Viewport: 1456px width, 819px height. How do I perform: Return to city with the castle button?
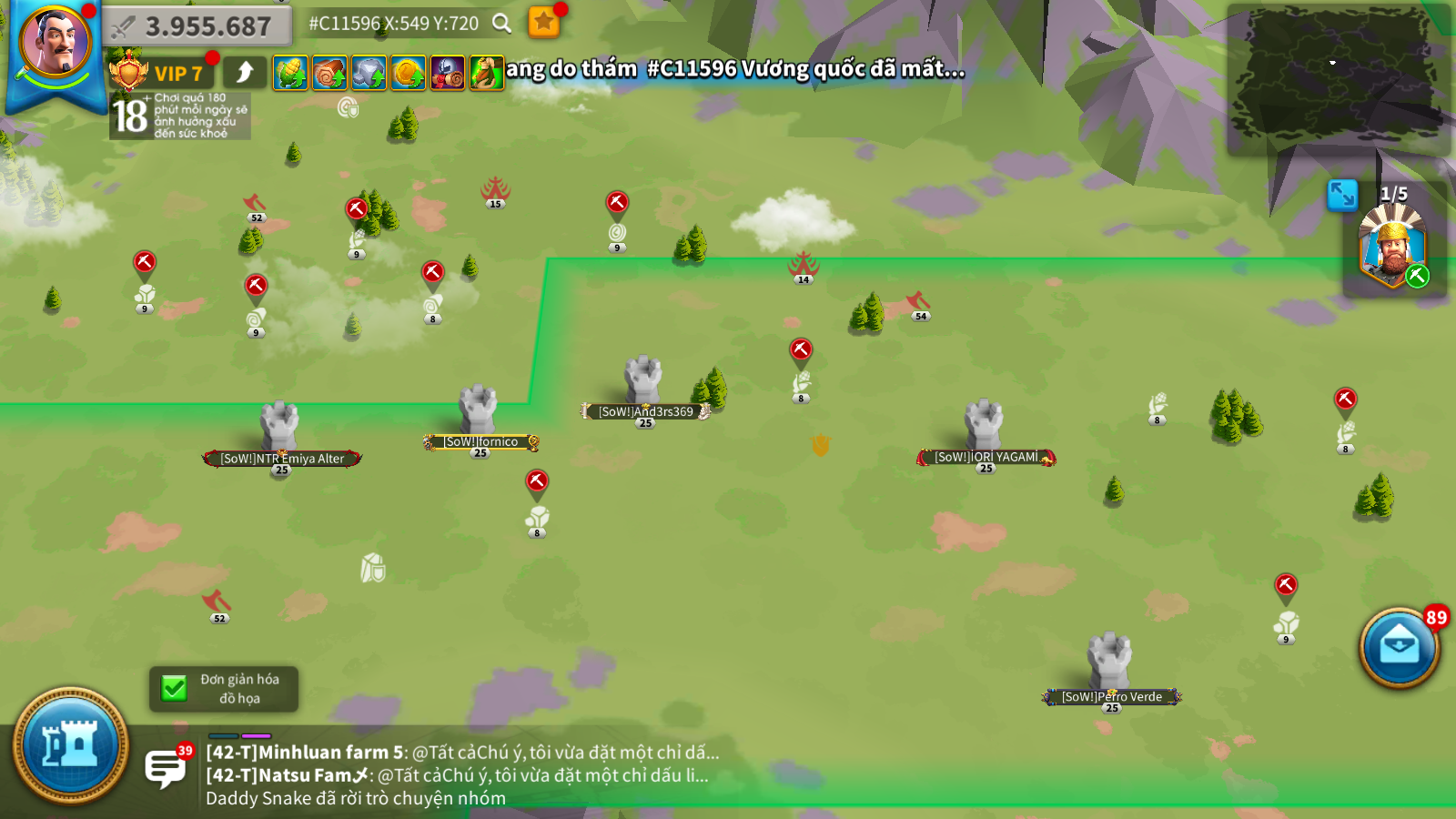[x=70, y=746]
